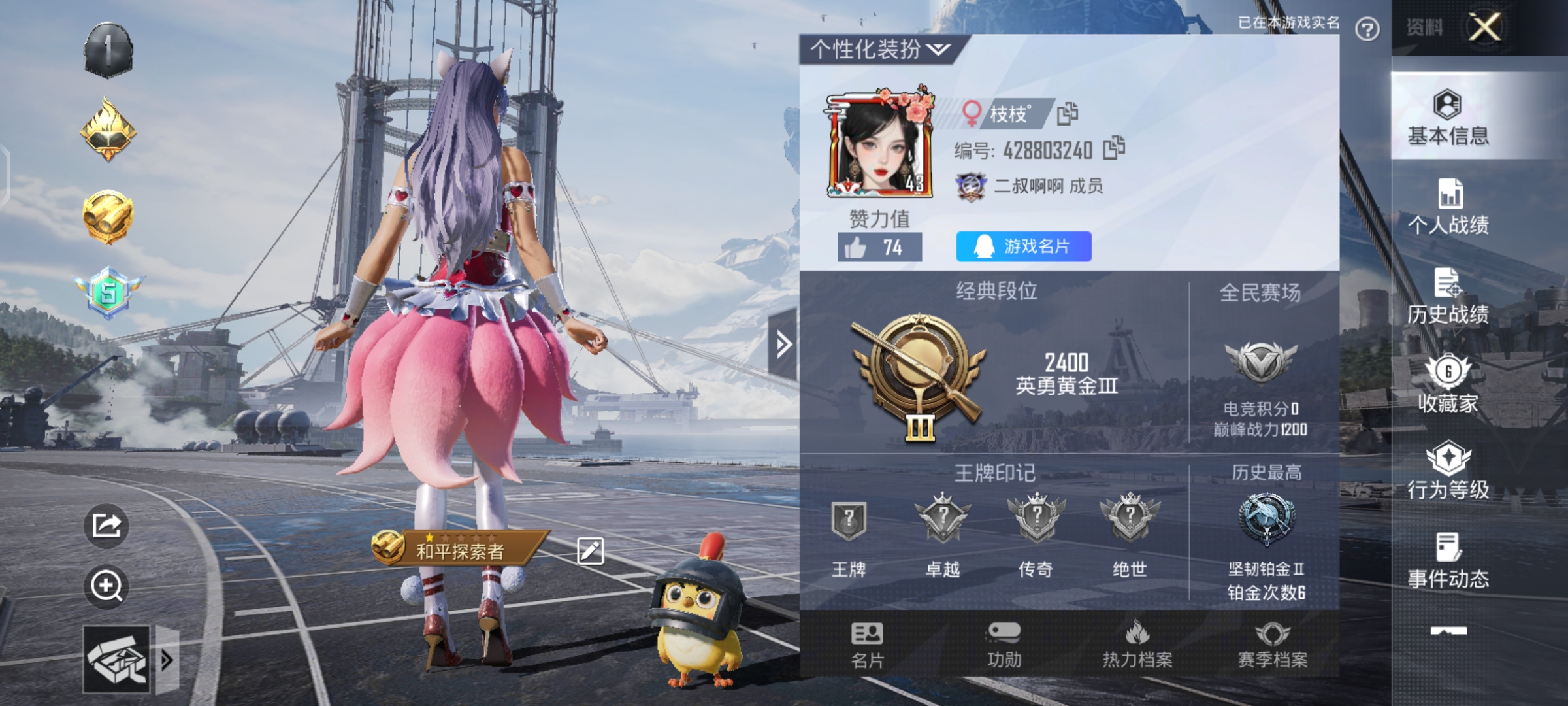Click the player avatar portrait

[x=877, y=141]
